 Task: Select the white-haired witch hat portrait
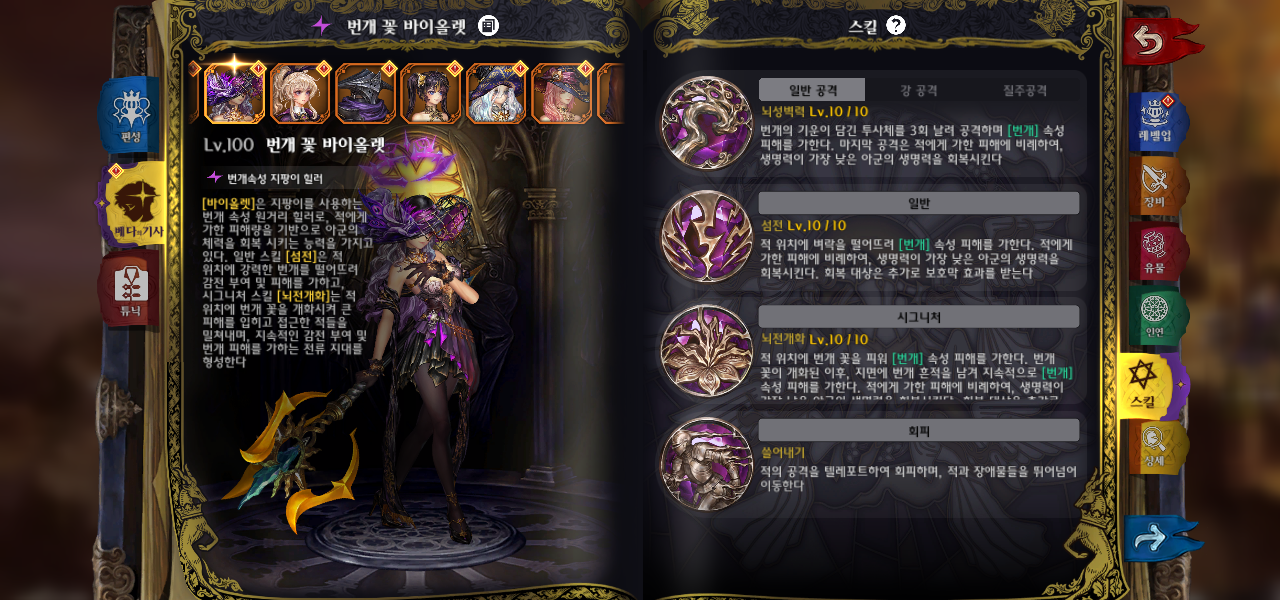pos(496,94)
